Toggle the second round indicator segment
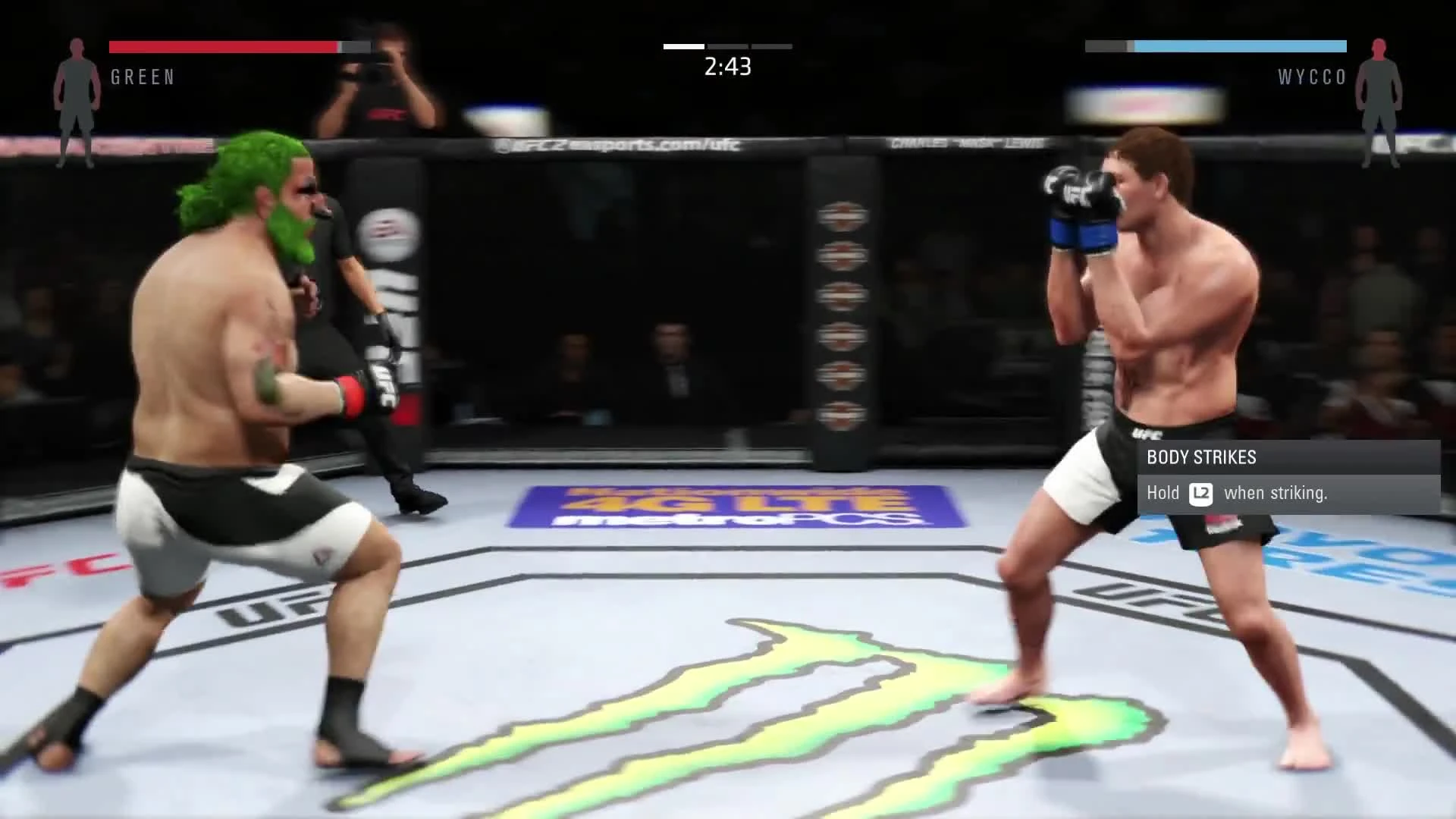1456x819 pixels. click(726, 46)
